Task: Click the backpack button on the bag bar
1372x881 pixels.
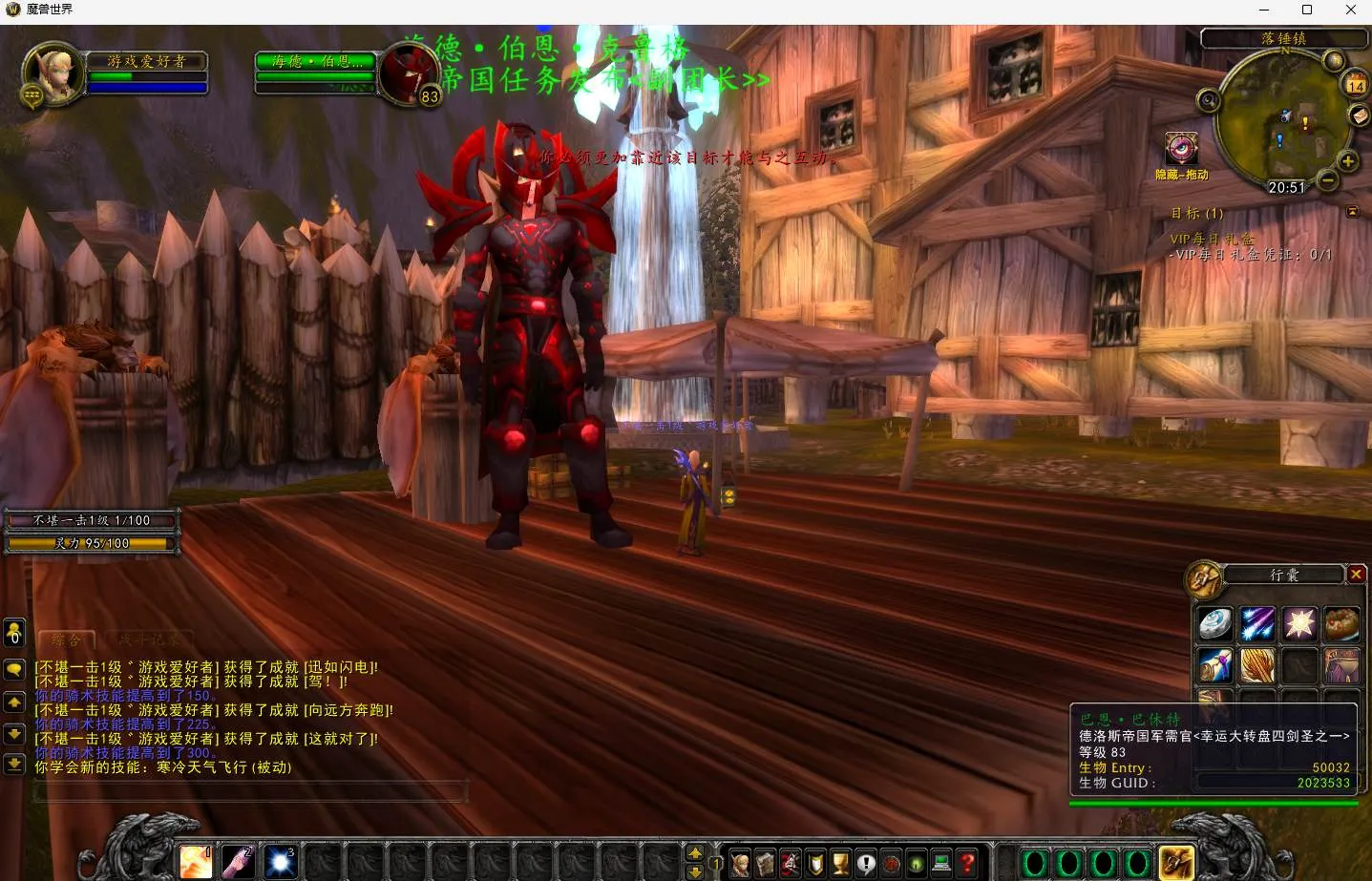Action: coord(1176,863)
